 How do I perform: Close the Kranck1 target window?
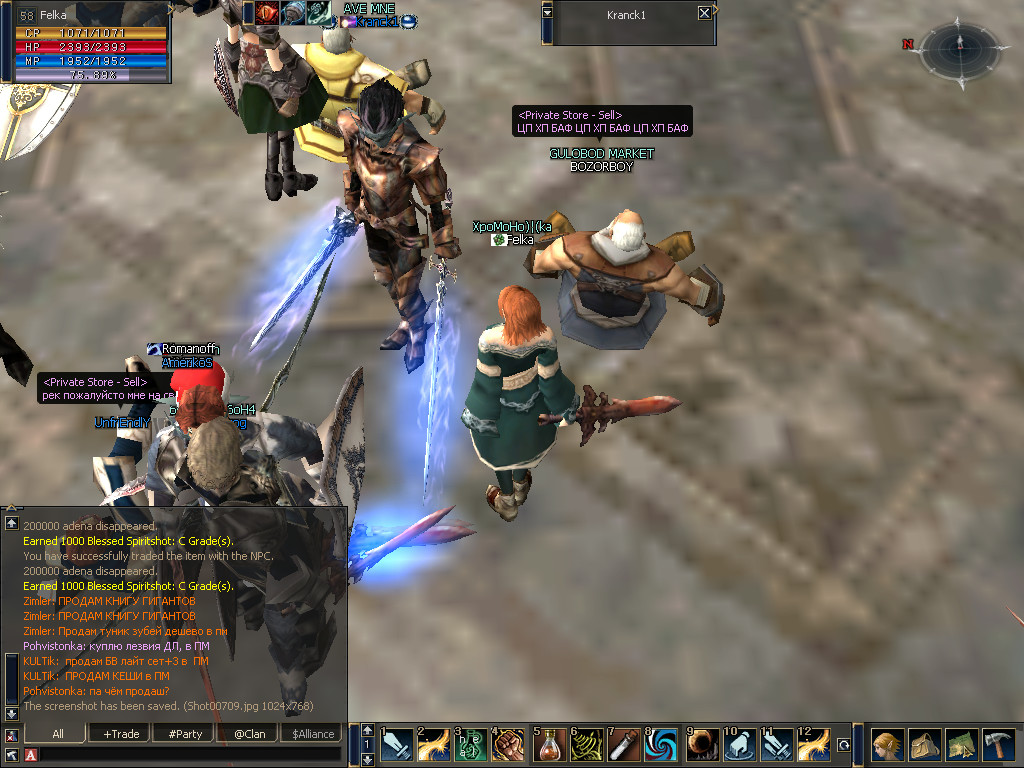pyautogui.click(x=705, y=13)
